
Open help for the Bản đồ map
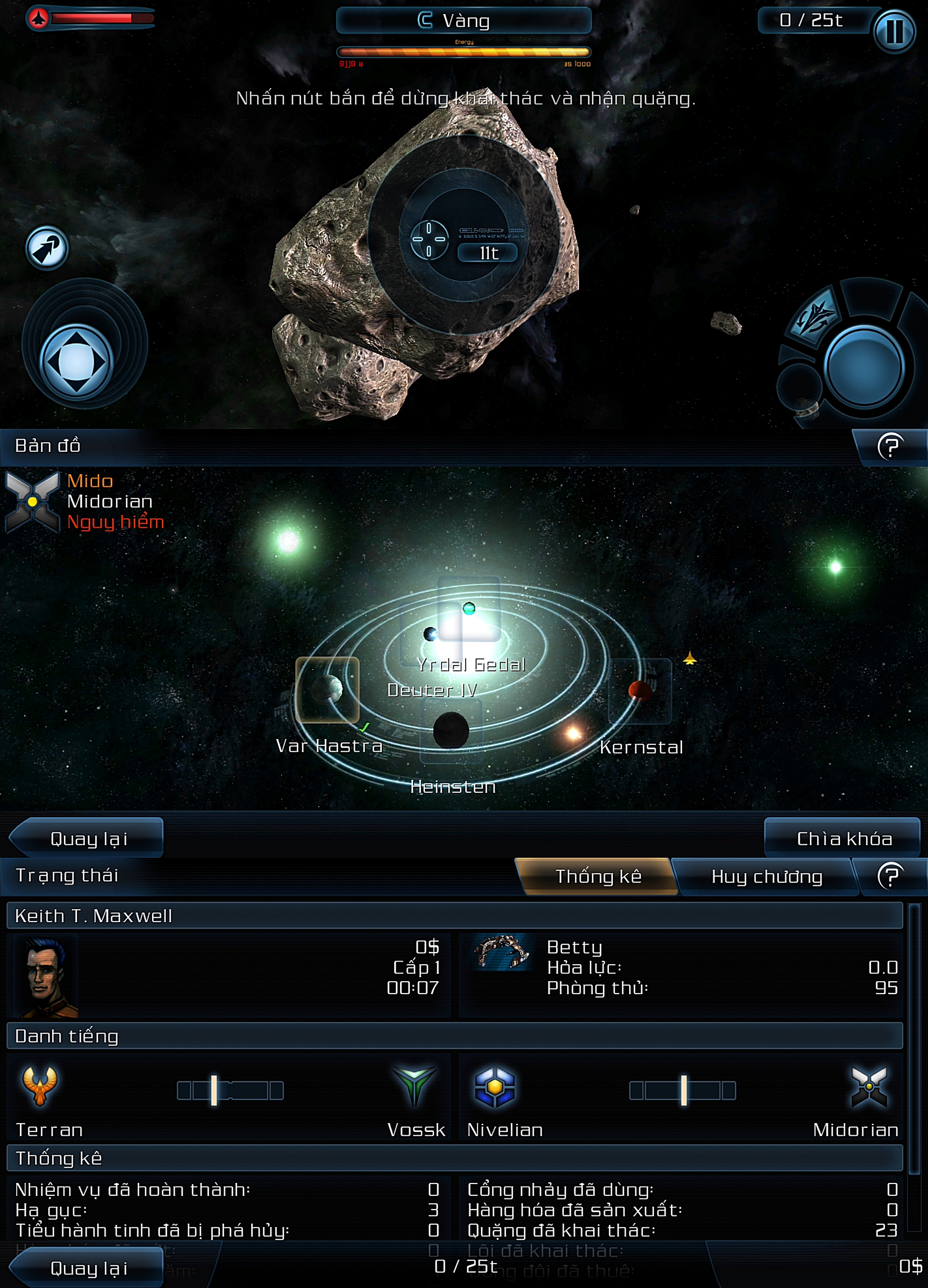tap(890, 446)
